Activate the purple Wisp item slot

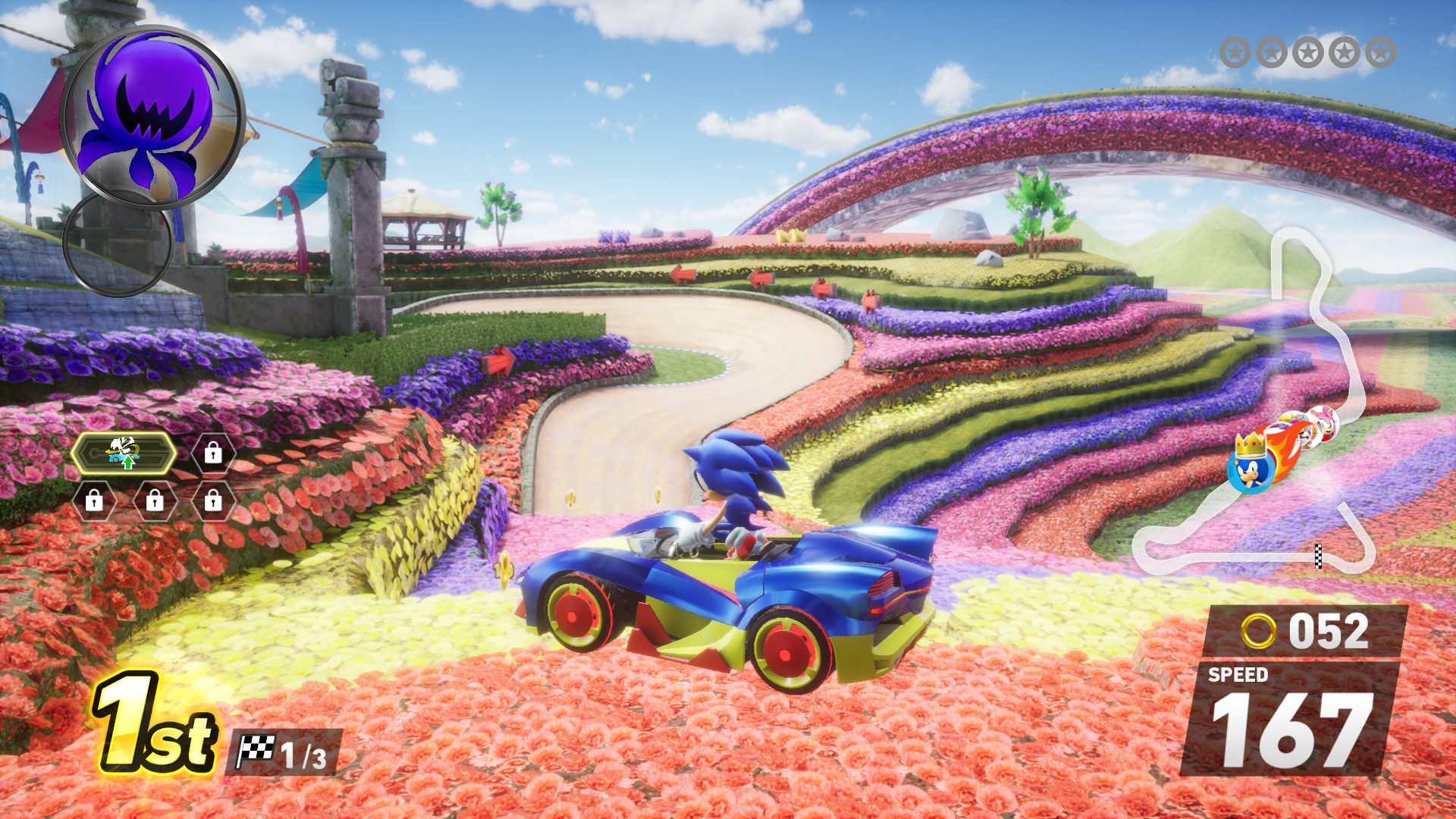[x=152, y=116]
